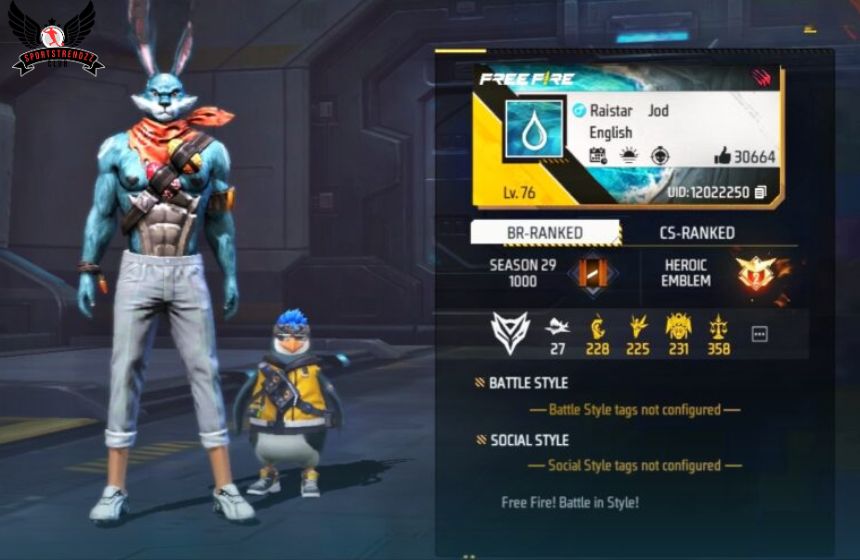
Task: Click the red claw-marks icon on banner
Action: tap(763, 78)
